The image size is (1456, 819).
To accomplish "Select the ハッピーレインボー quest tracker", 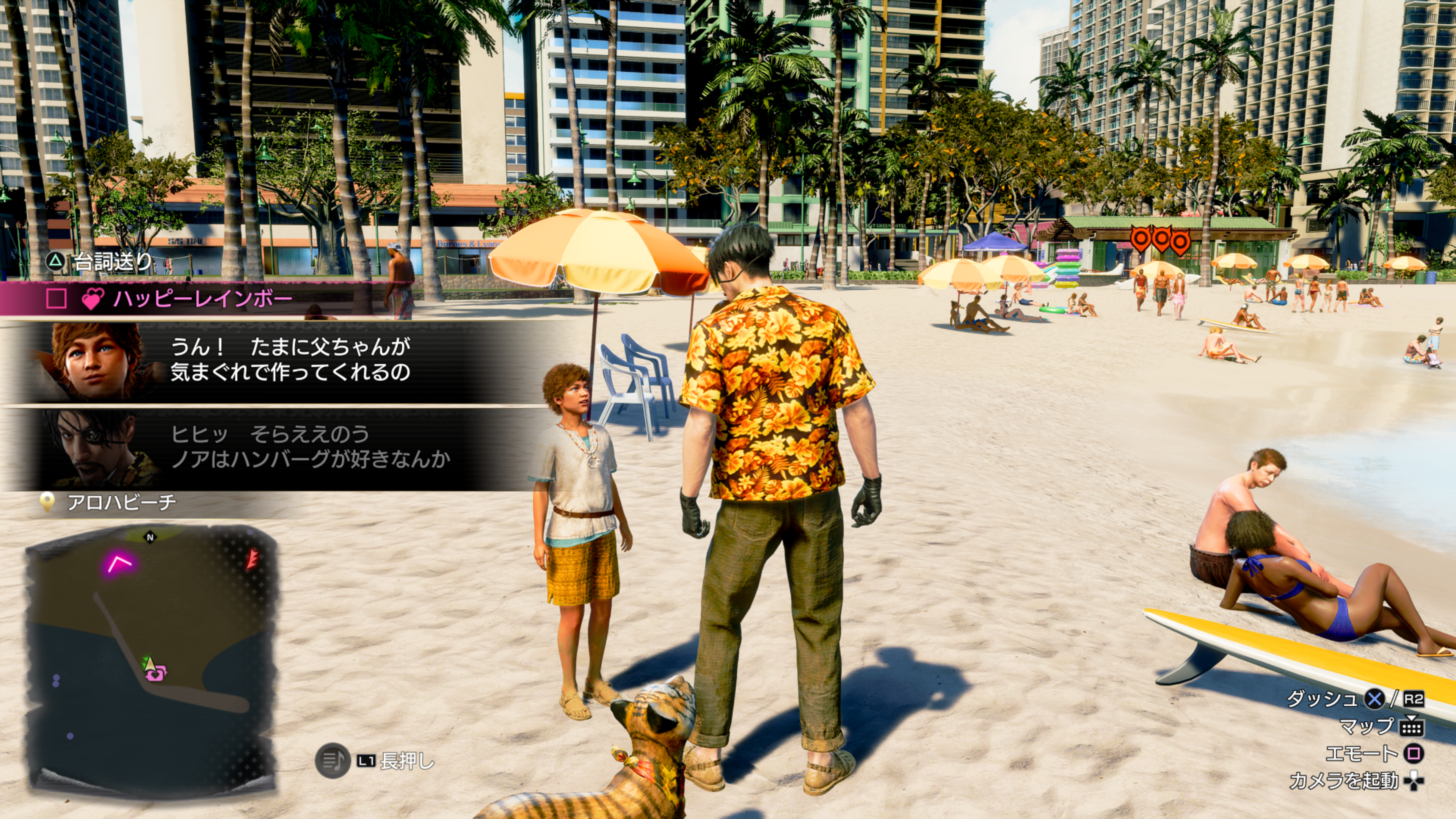I will (x=202, y=298).
